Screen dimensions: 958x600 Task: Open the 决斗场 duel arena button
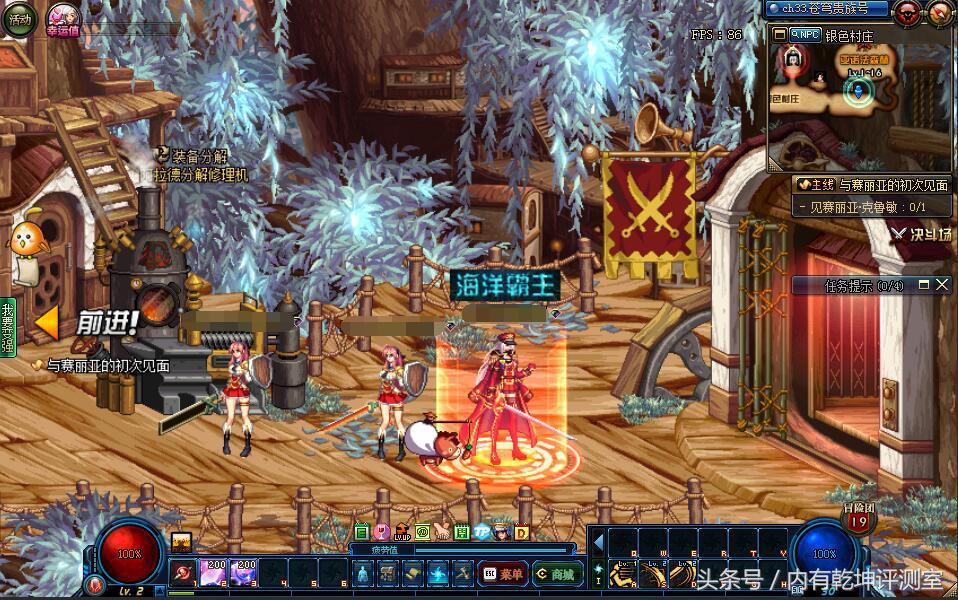[x=921, y=235]
